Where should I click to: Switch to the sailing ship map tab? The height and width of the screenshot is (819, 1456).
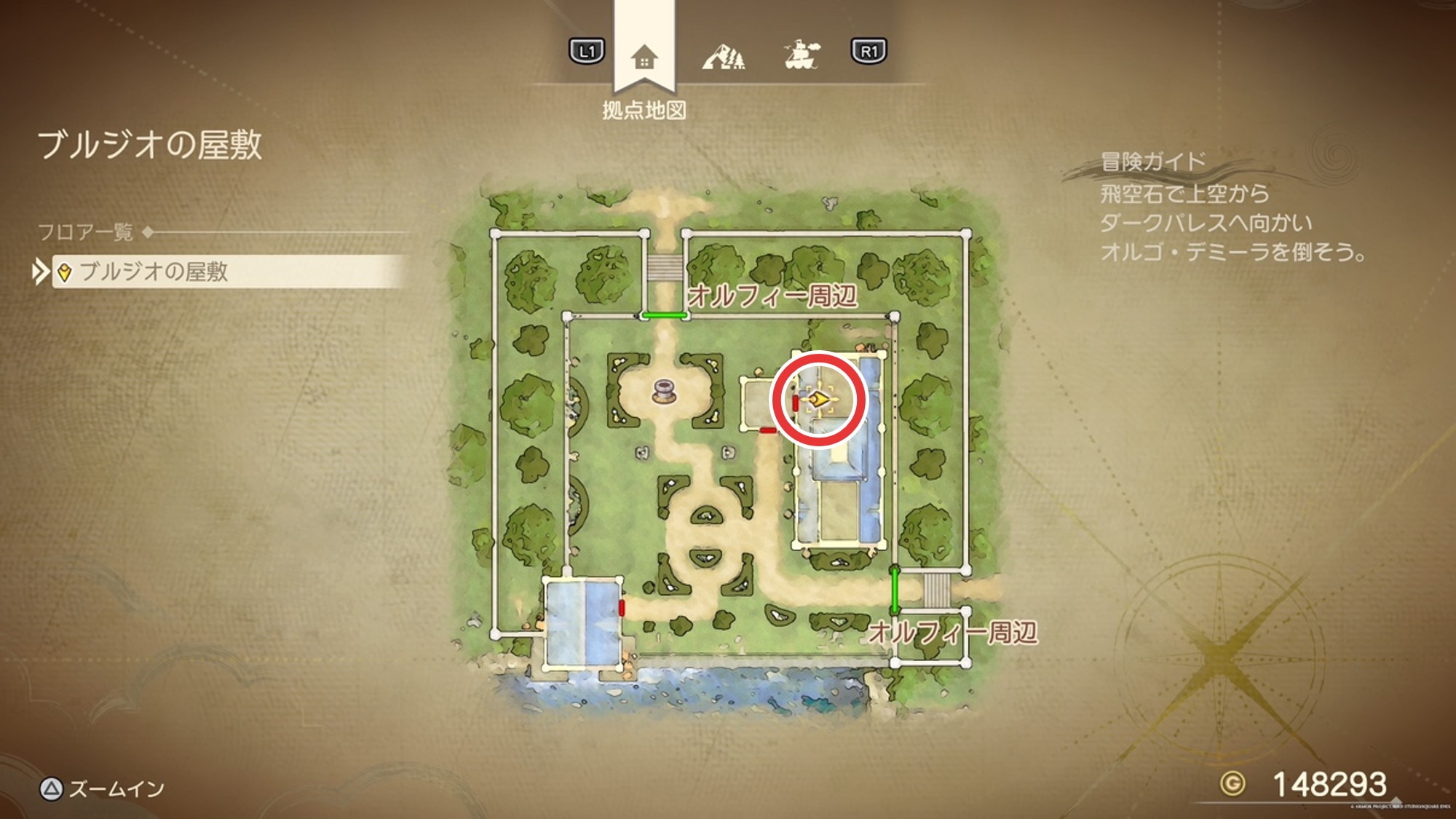[802, 55]
